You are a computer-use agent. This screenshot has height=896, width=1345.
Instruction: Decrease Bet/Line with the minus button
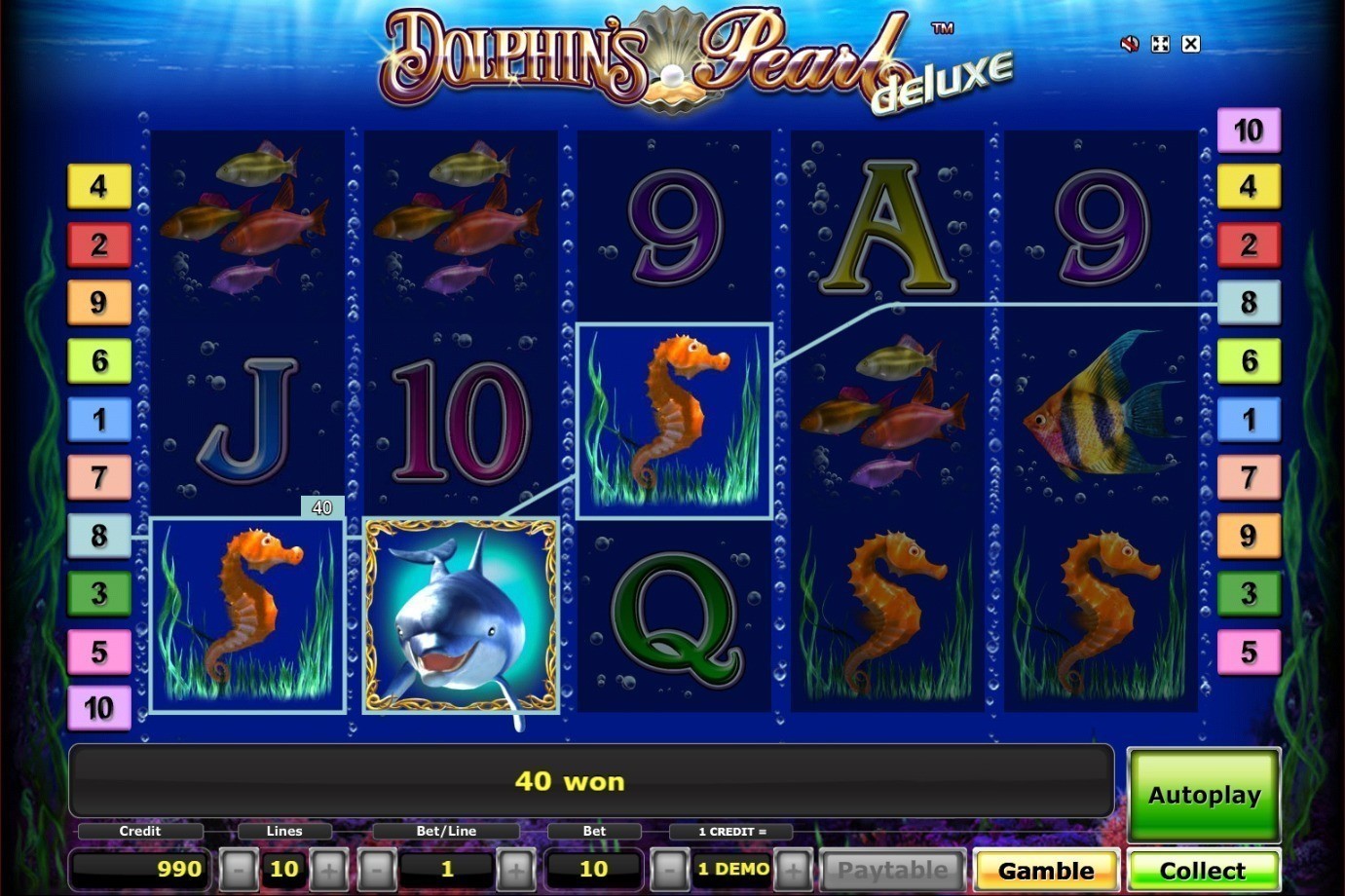tap(375, 869)
